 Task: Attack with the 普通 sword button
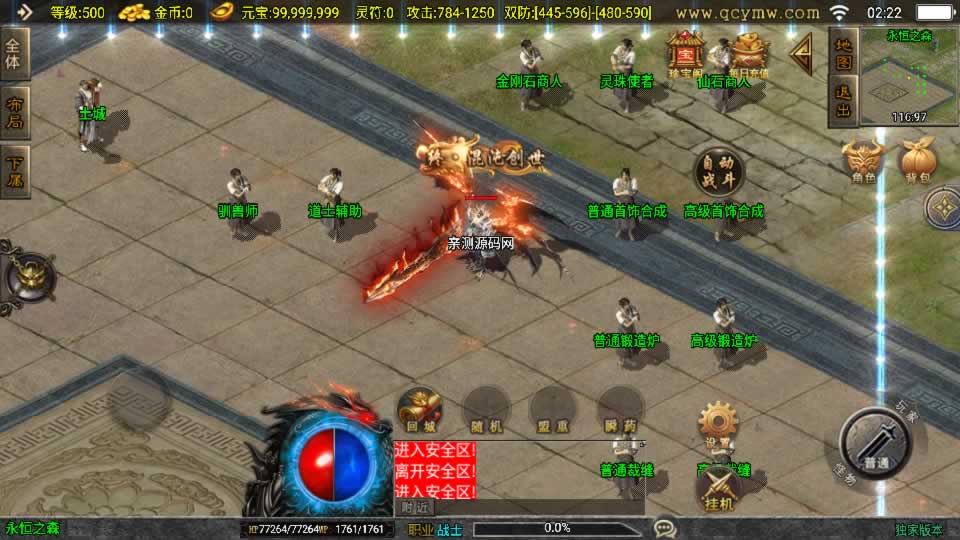point(877,445)
